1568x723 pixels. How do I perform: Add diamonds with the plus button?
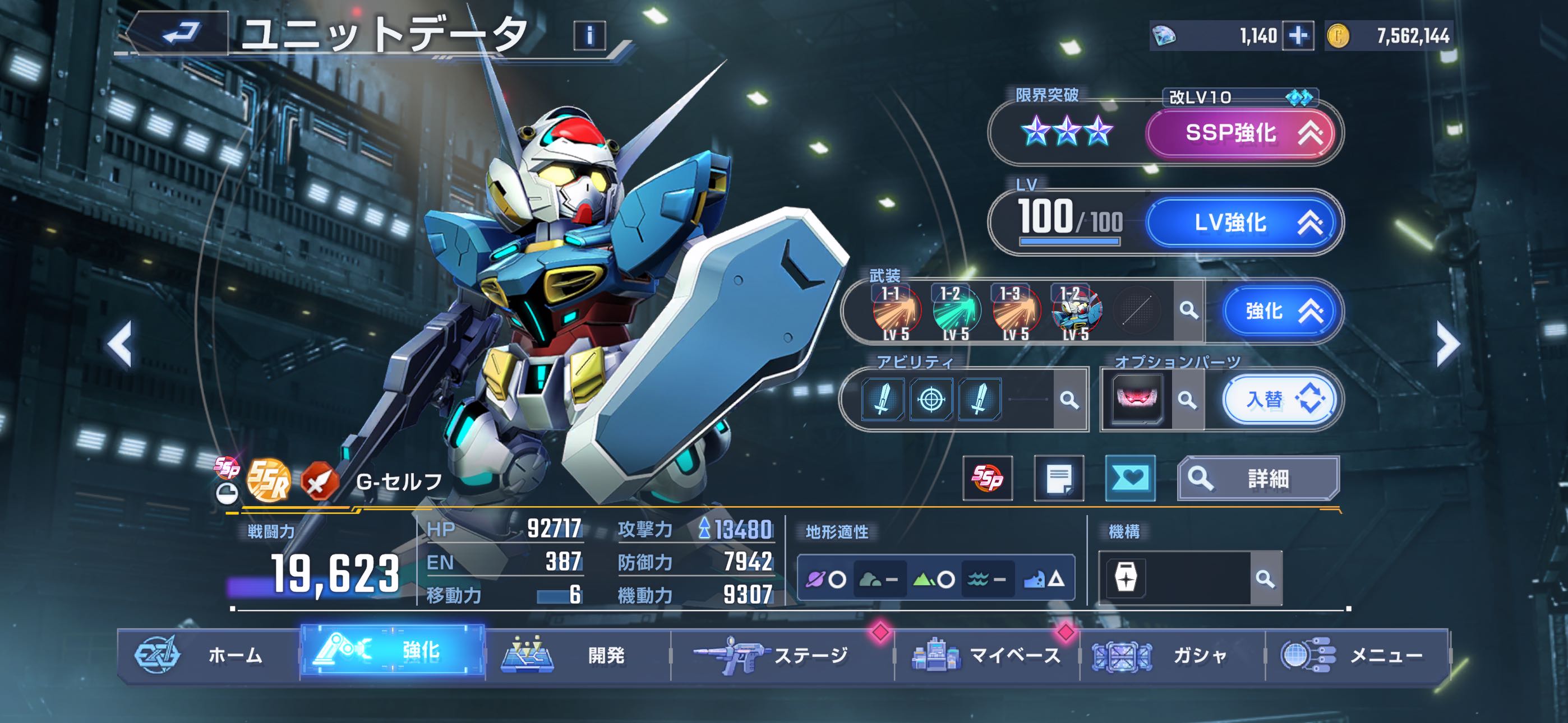tap(1297, 36)
